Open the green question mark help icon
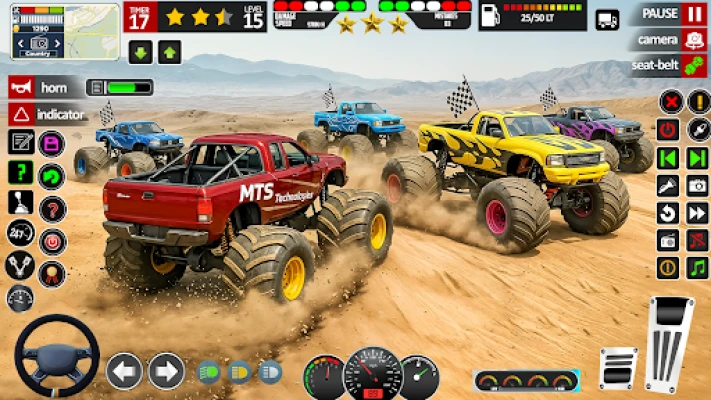This screenshot has width=711, height=400. coord(21,173)
